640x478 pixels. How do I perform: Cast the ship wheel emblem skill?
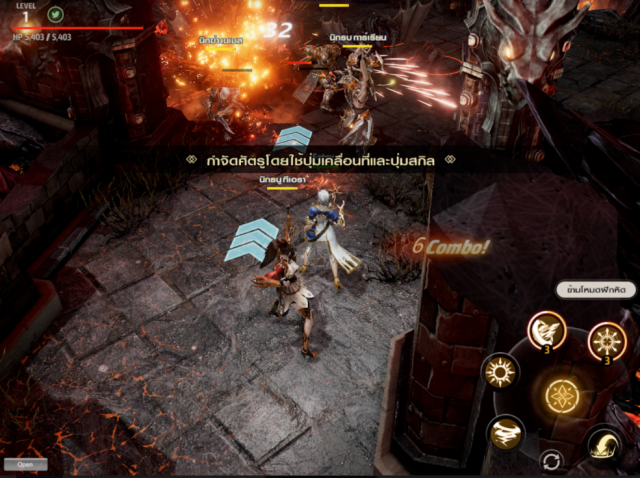(606, 341)
